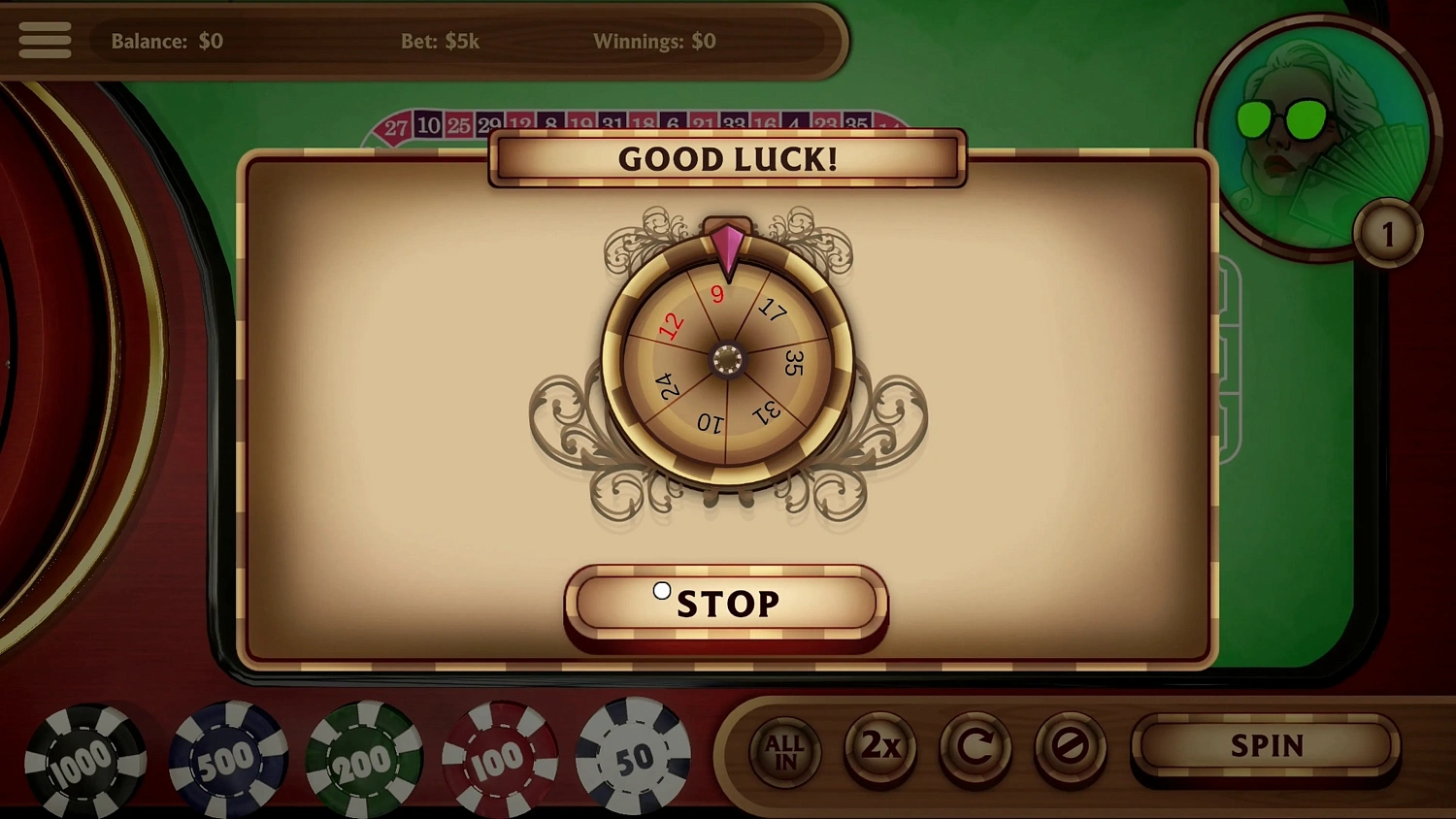Select the $1000 chip
1456x819 pixels.
click(x=87, y=762)
